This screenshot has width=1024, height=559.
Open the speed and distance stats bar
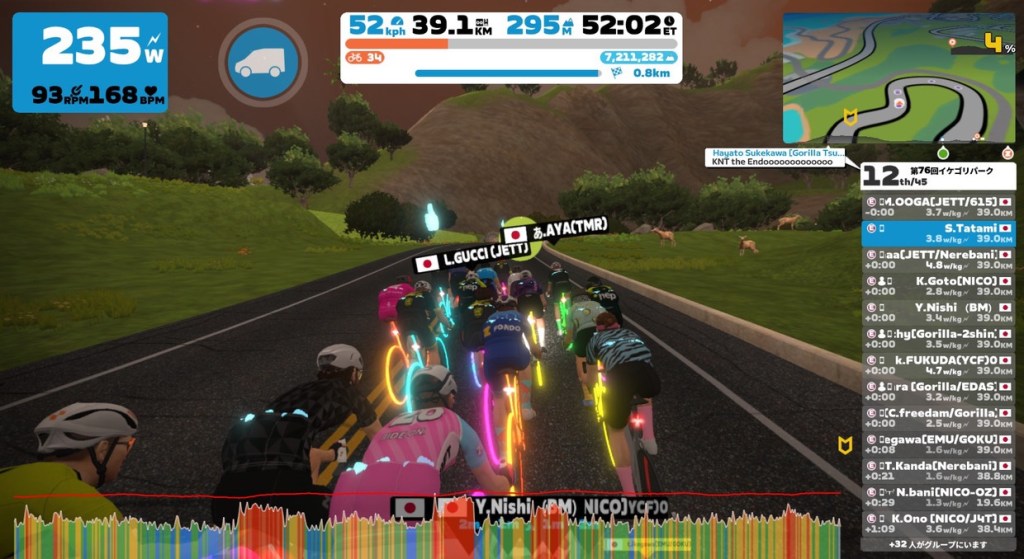[510, 47]
